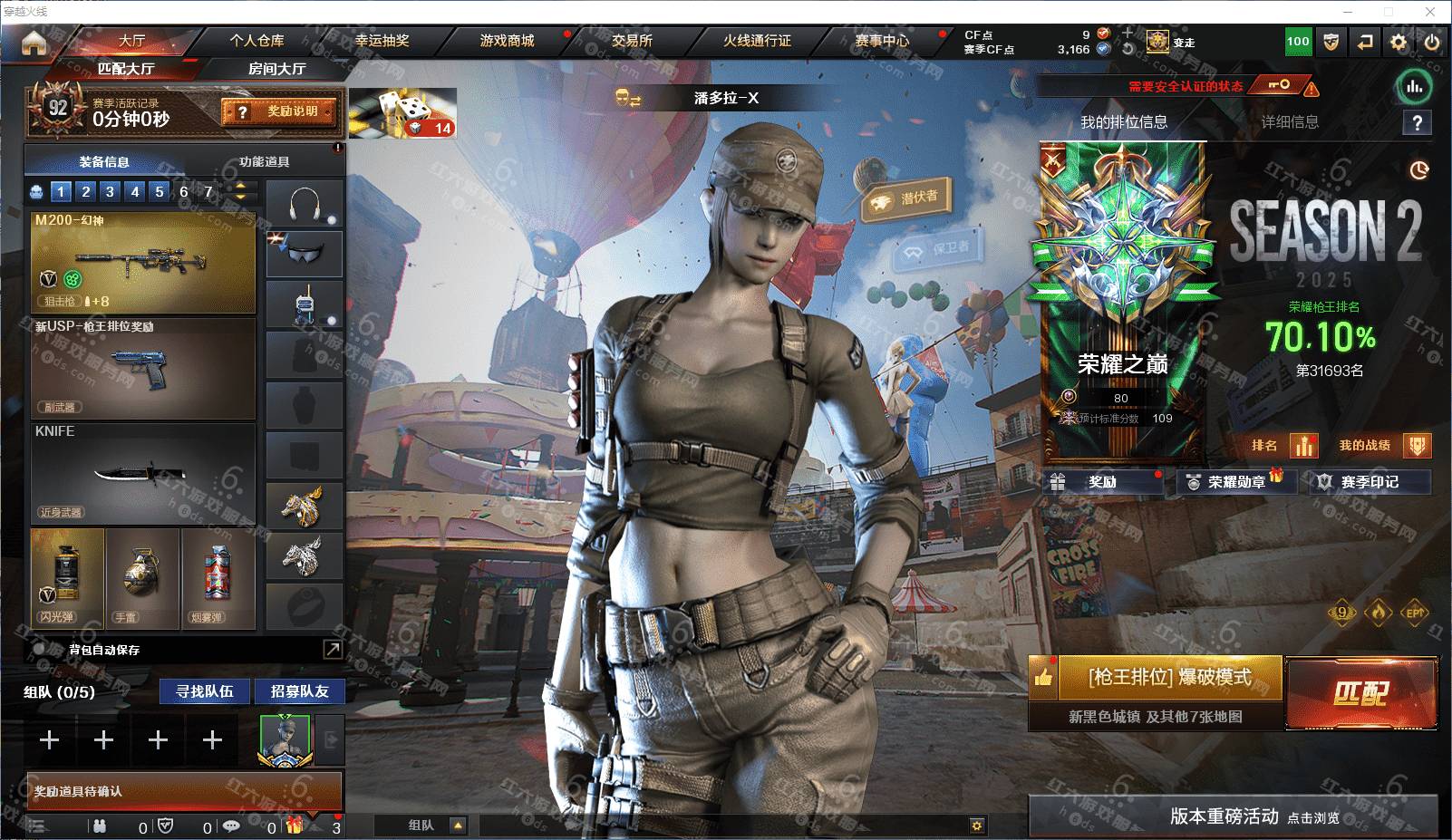This screenshot has height=840, width=1452.
Task: Open the 荣耀勋章 panel
Action: coord(1236,482)
